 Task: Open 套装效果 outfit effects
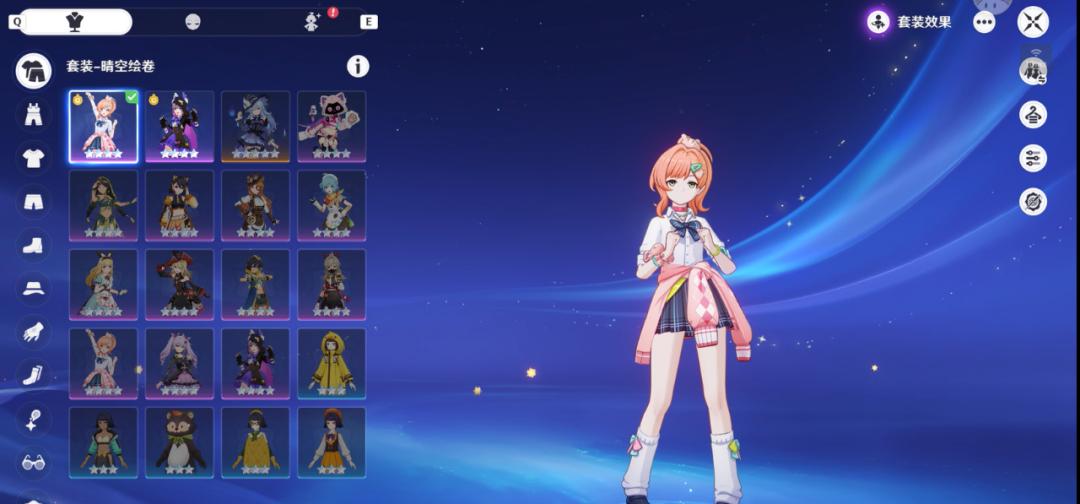910,22
